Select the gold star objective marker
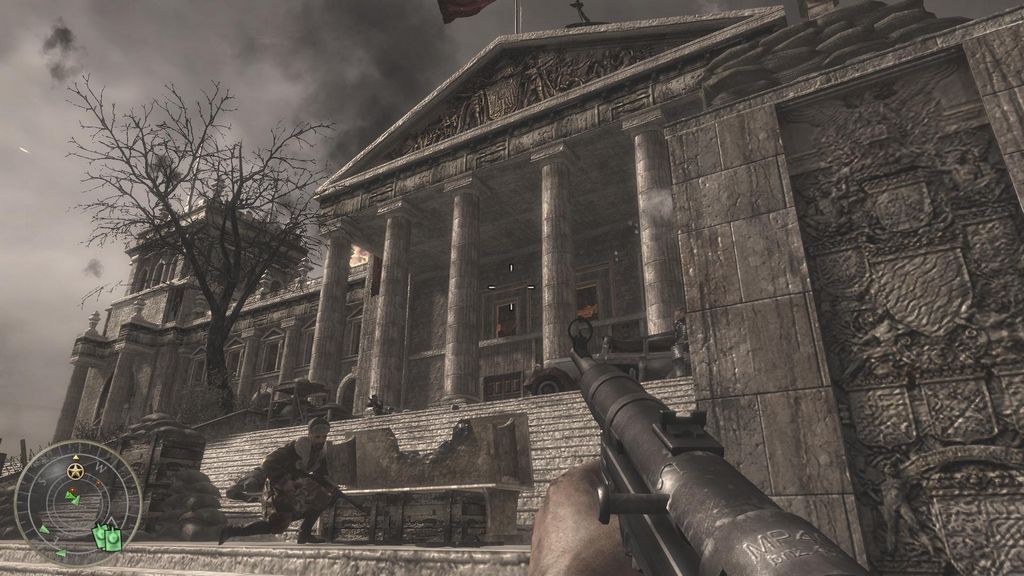Viewport: 1024px width, 576px height. [75, 469]
